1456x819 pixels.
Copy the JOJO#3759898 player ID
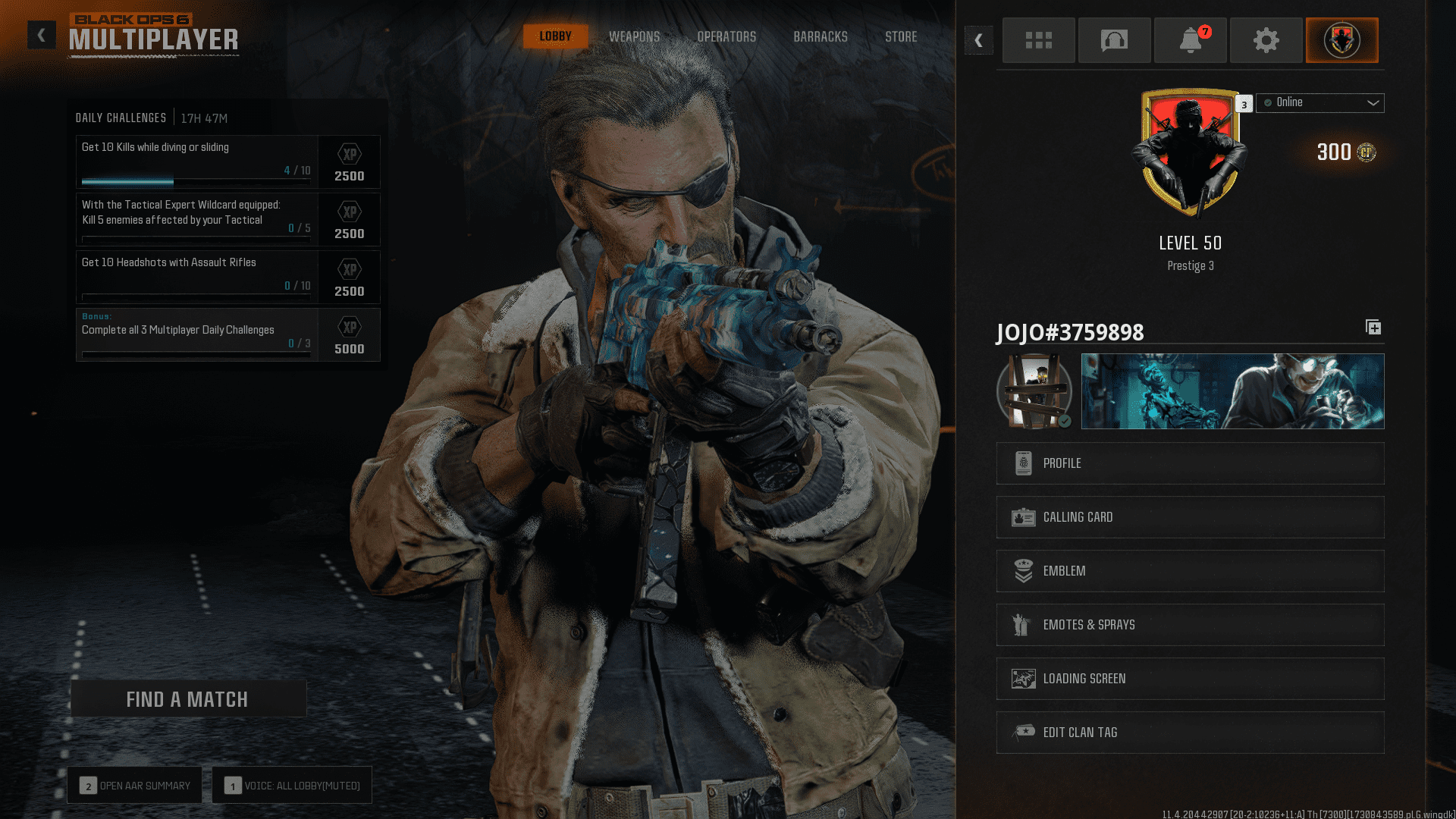[1373, 328]
